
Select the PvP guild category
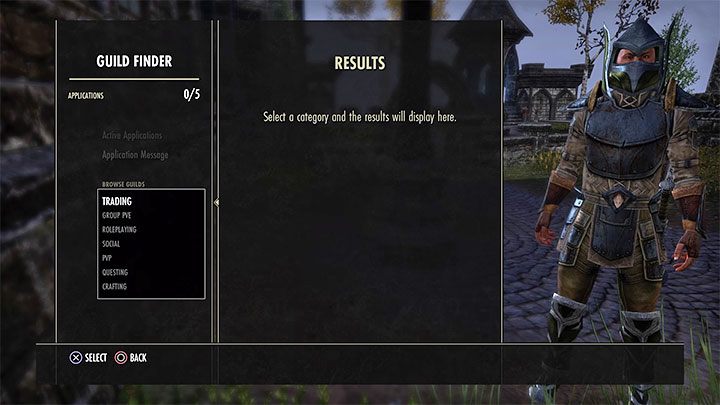coord(108,257)
